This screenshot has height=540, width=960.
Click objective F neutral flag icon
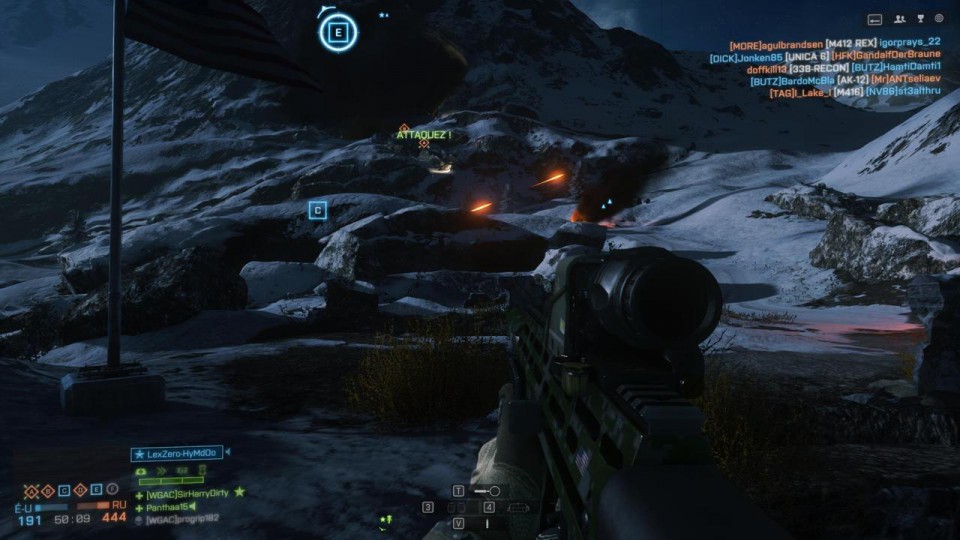click(x=113, y=490)
